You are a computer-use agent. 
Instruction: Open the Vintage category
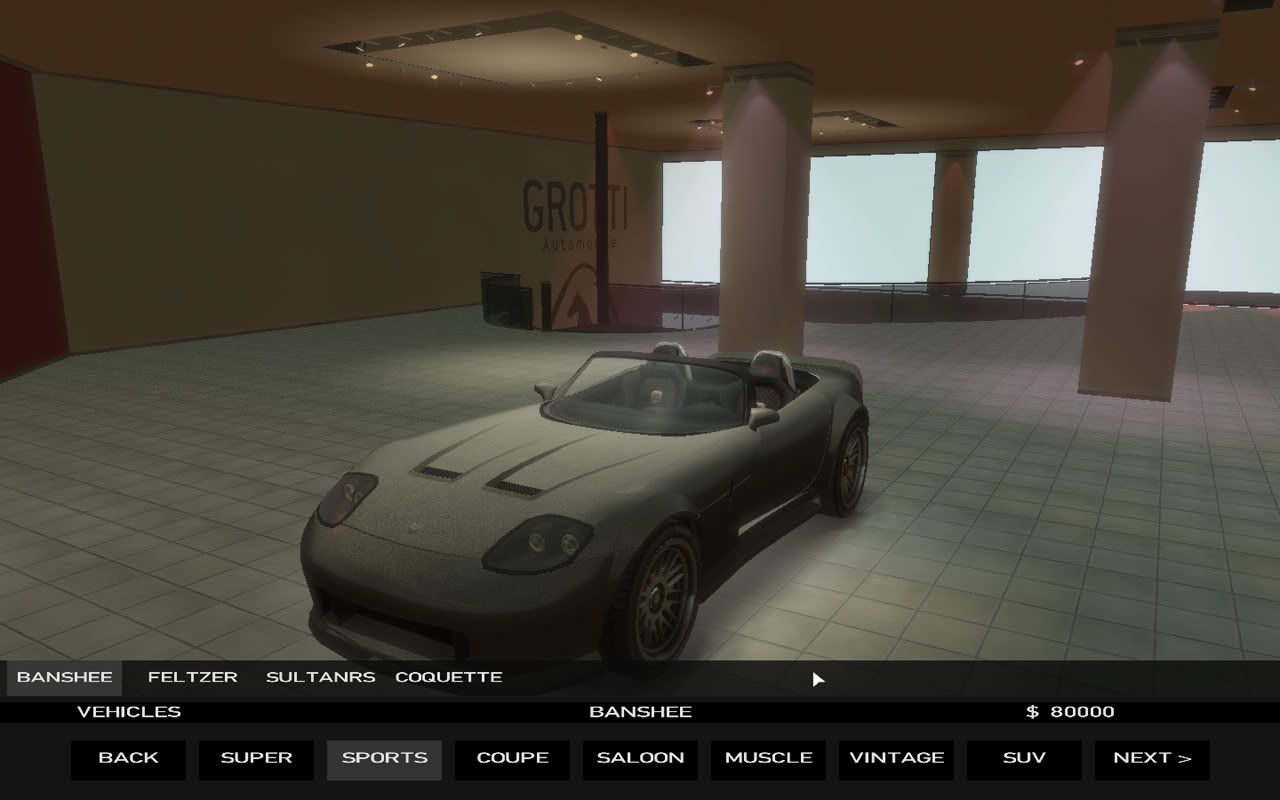pos(896,758)
